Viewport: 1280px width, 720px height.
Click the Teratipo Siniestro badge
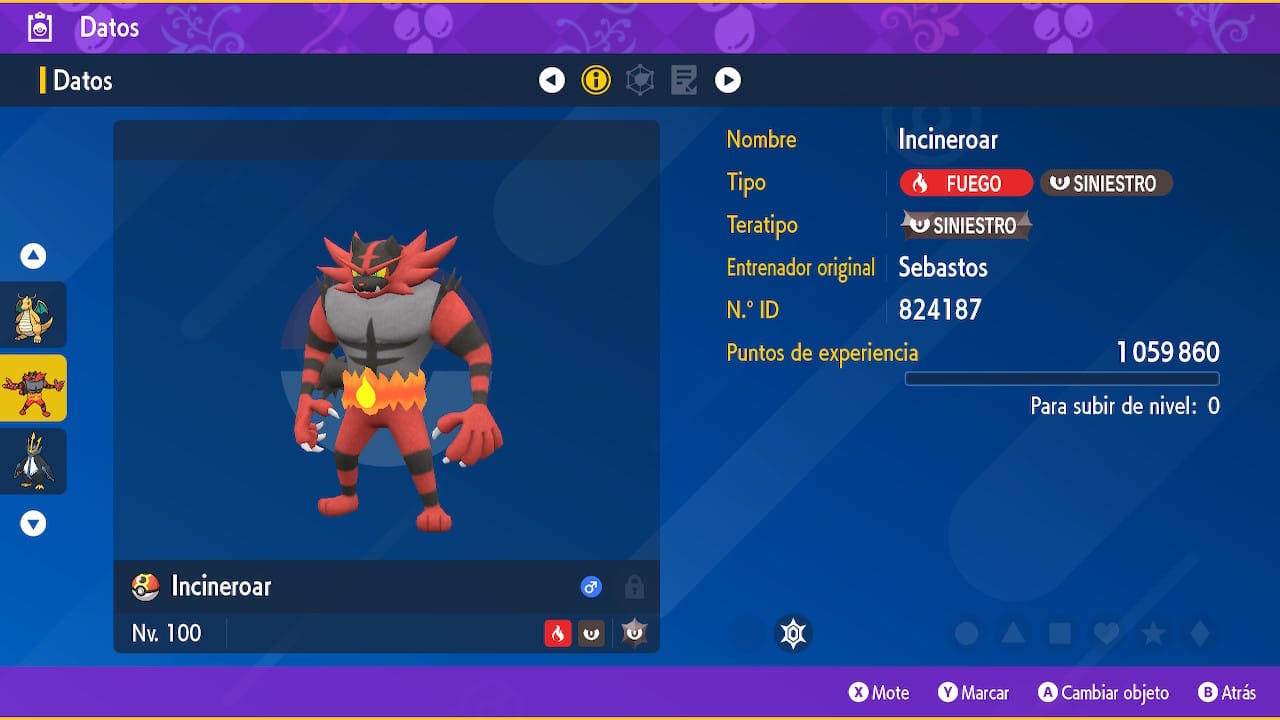tap(966, 225)
